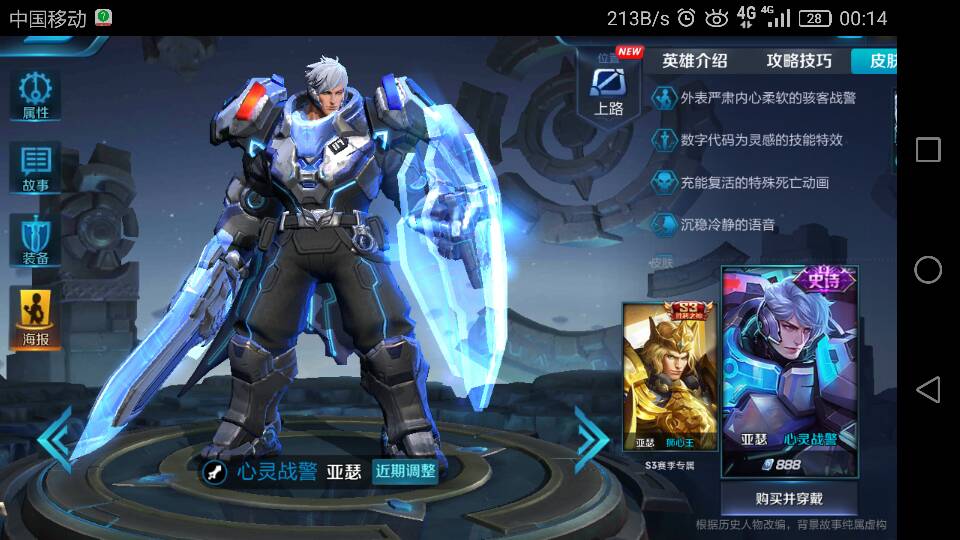Switch to the 英雄介绍 tab
Image resolution: width=960 pixels, height=540 pixels.
pyautogui.click(x=694, y=61)
